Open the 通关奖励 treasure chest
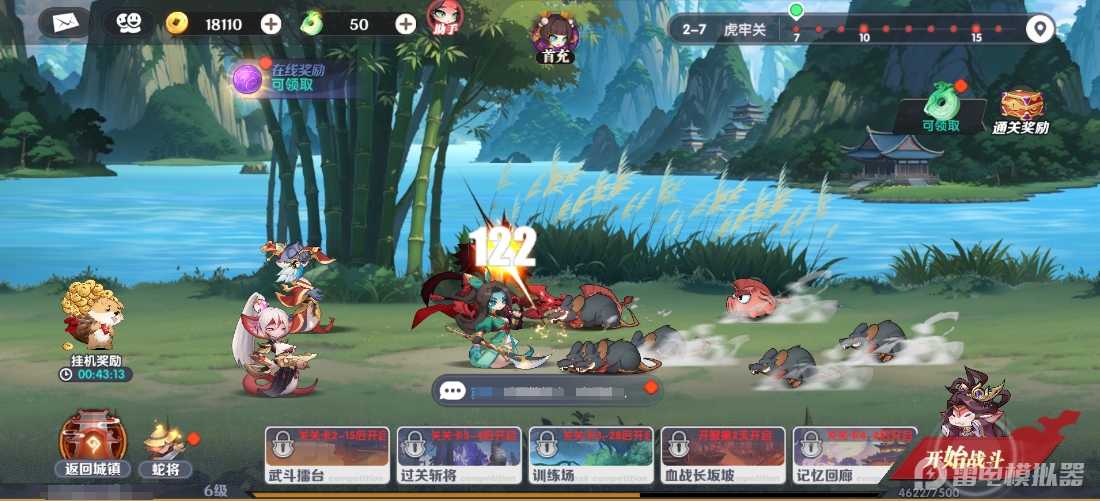The image size is (1100, 501). 1021,108
